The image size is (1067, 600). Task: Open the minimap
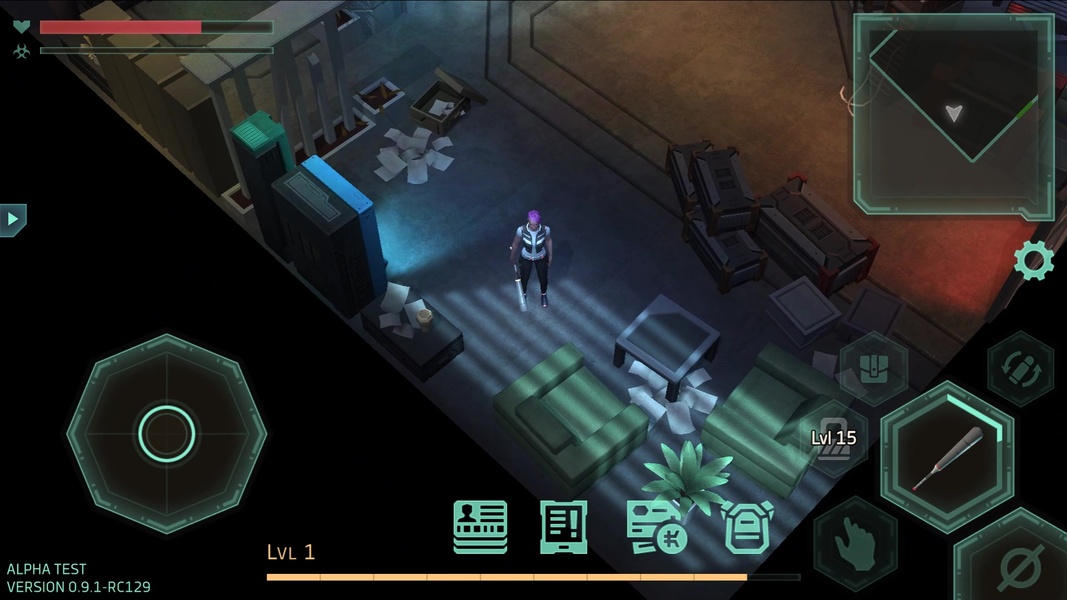(953, 114)
